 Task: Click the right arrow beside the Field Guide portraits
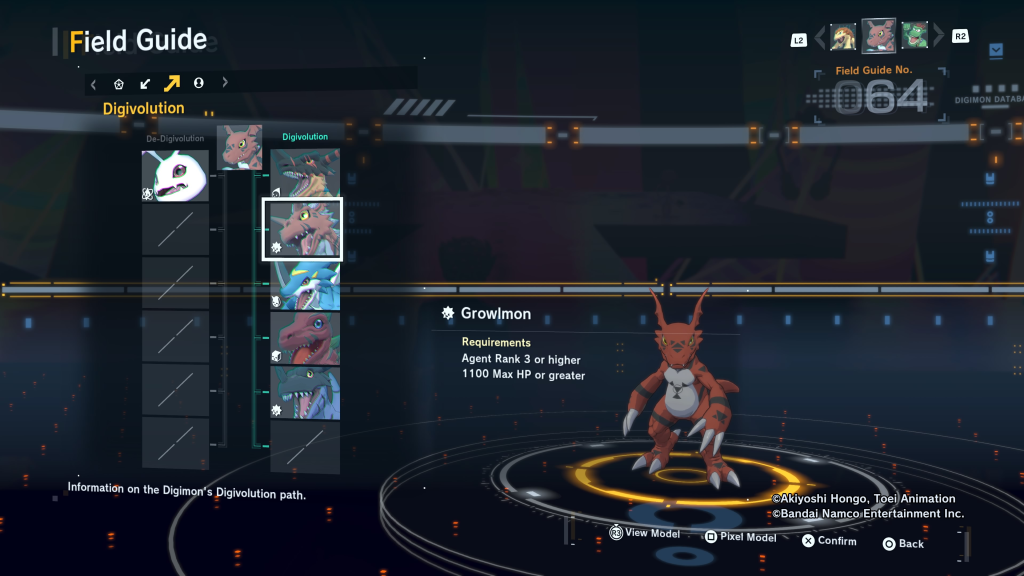pyautogui.click(x=938, y=37)
